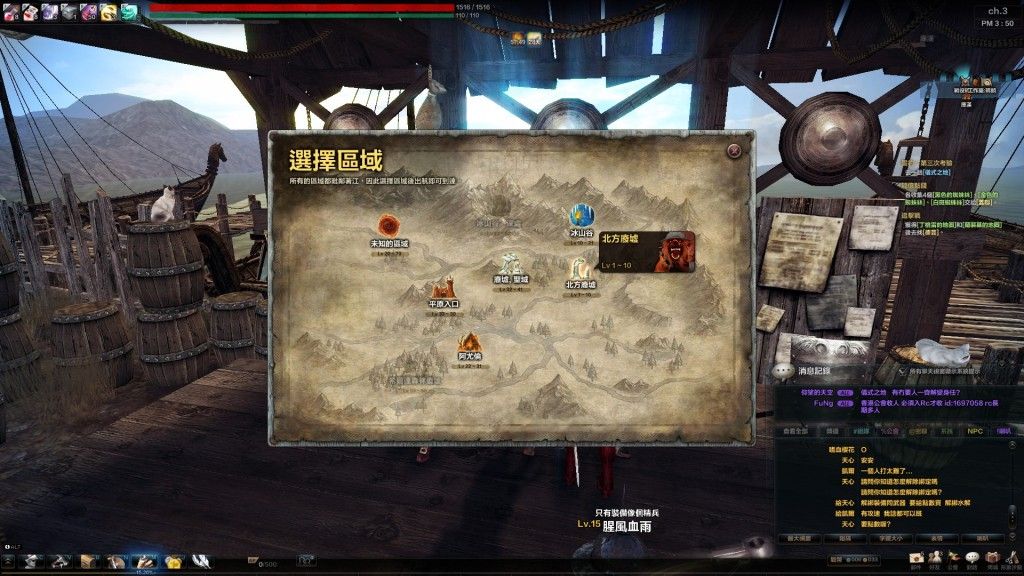1024x576 pixels.
Task: Open the 字體大小 font size option
Action: 890,538
